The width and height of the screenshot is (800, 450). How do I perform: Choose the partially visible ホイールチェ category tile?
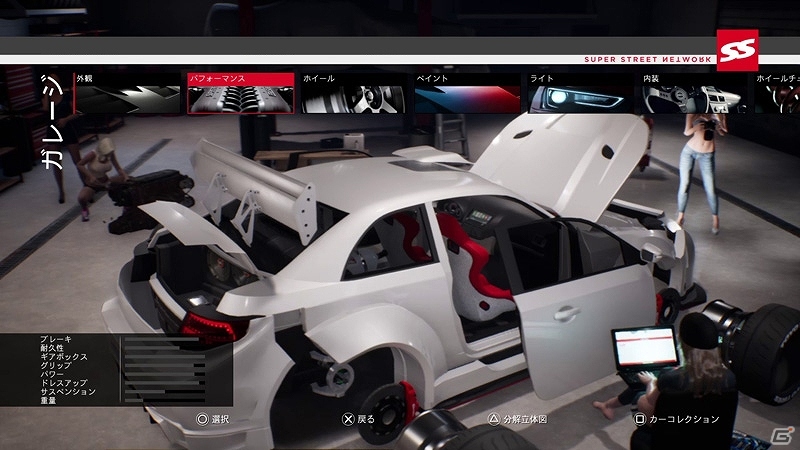777,93
